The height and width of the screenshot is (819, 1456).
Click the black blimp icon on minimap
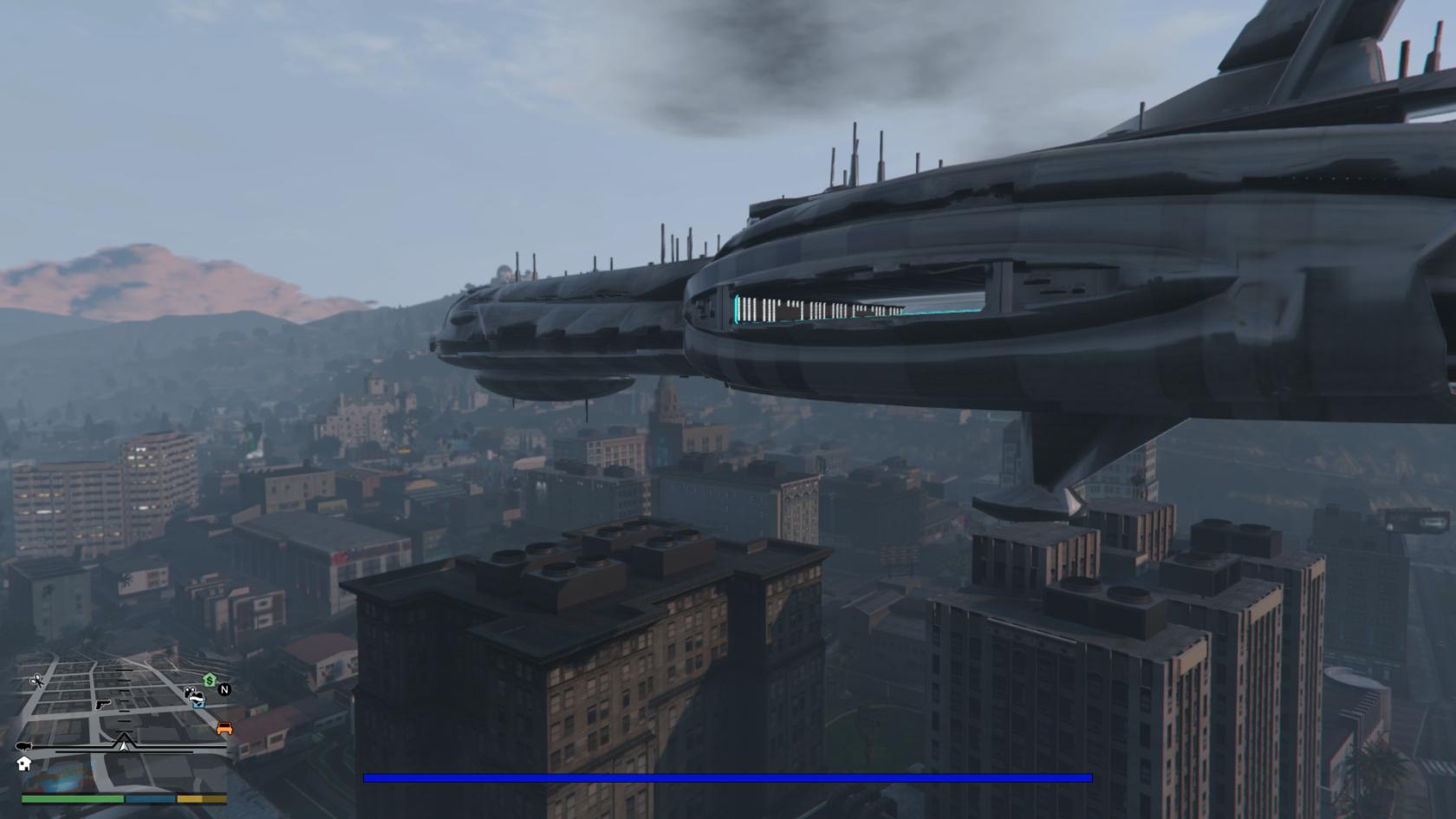coord(24,746)
